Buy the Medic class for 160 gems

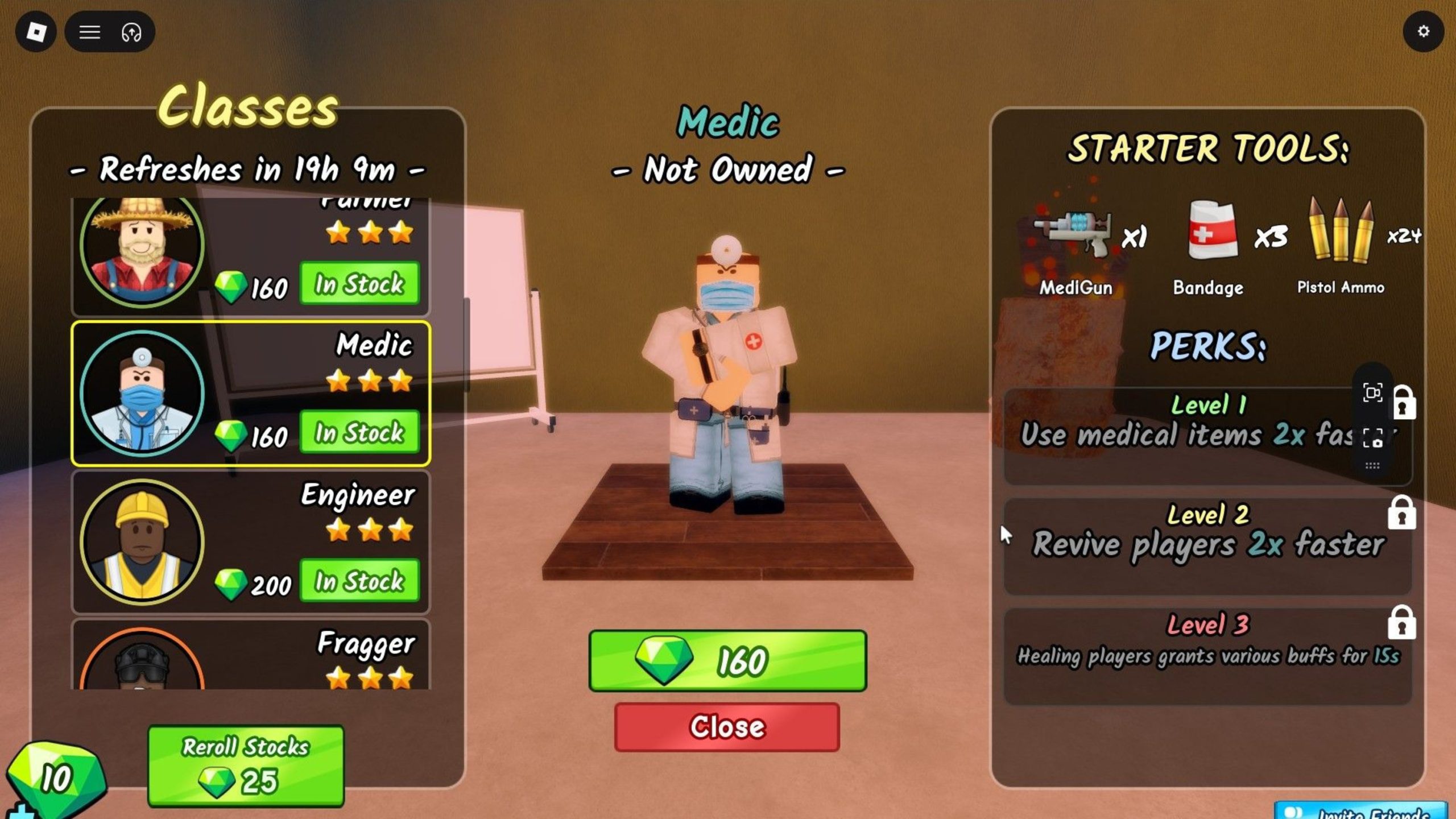(x=727, y=661)
